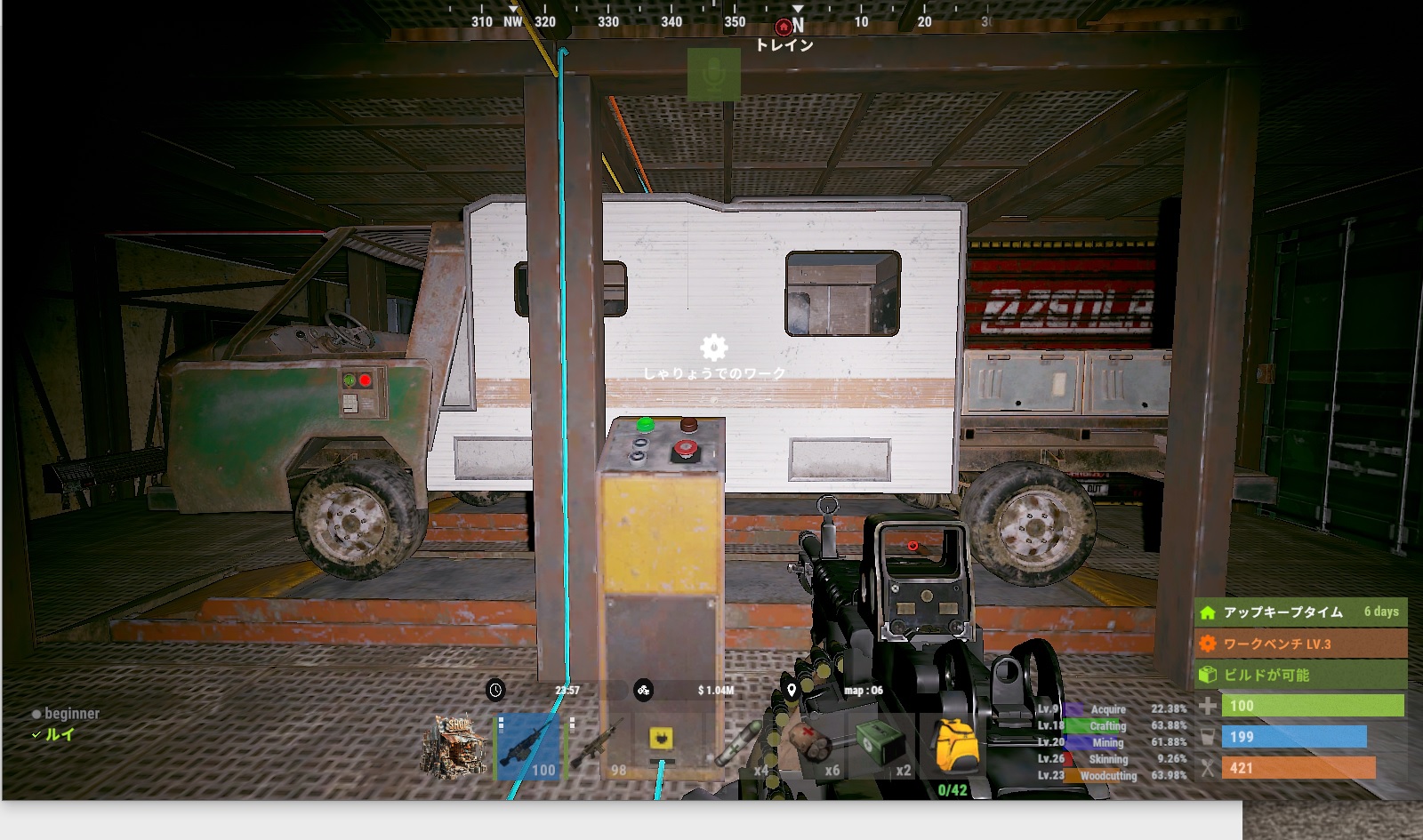Viewport: 1423px width, 840px height.
Task: Click the green build-enabled status panel
Action: coord(1300,675)
